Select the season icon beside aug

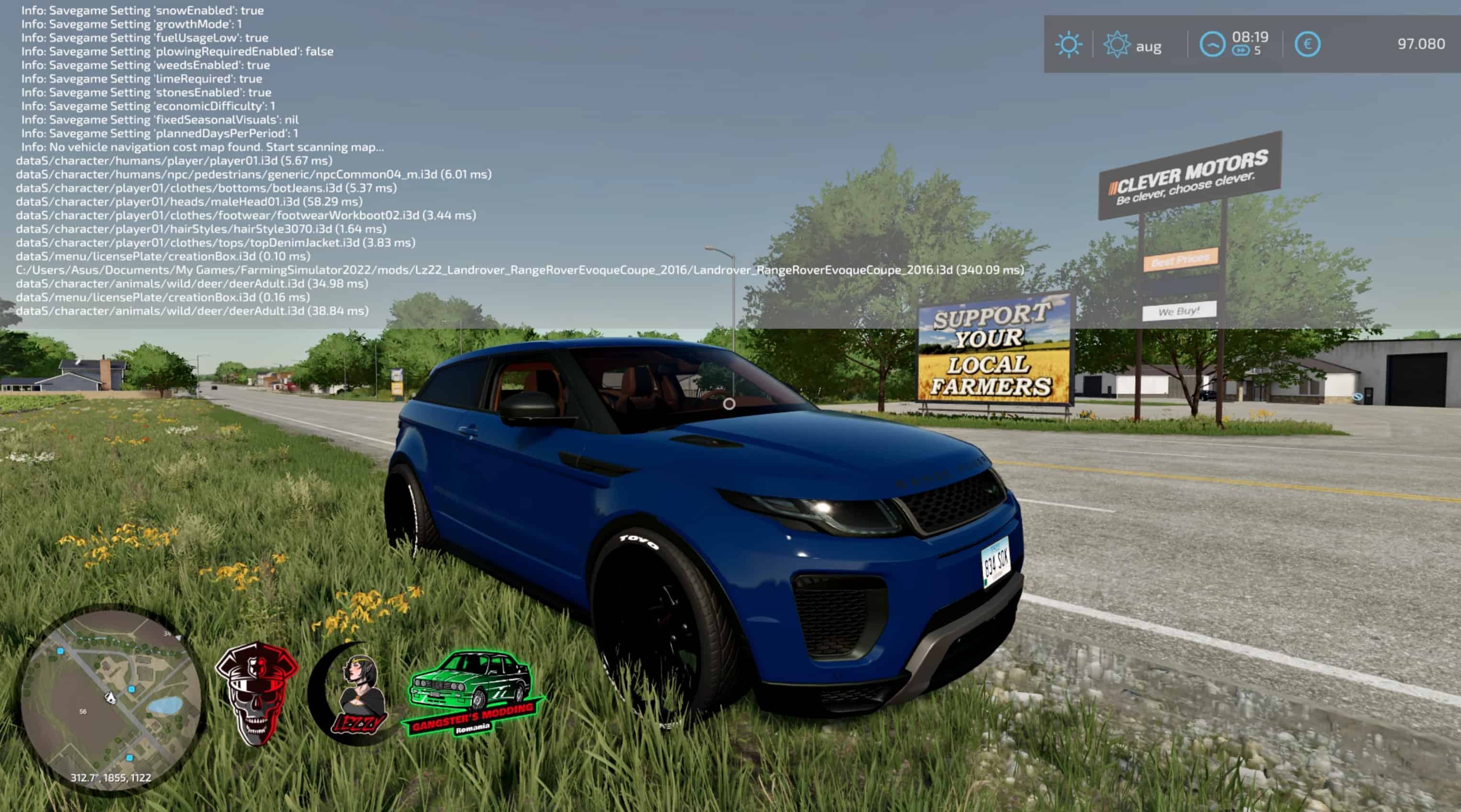[1116, 45]
